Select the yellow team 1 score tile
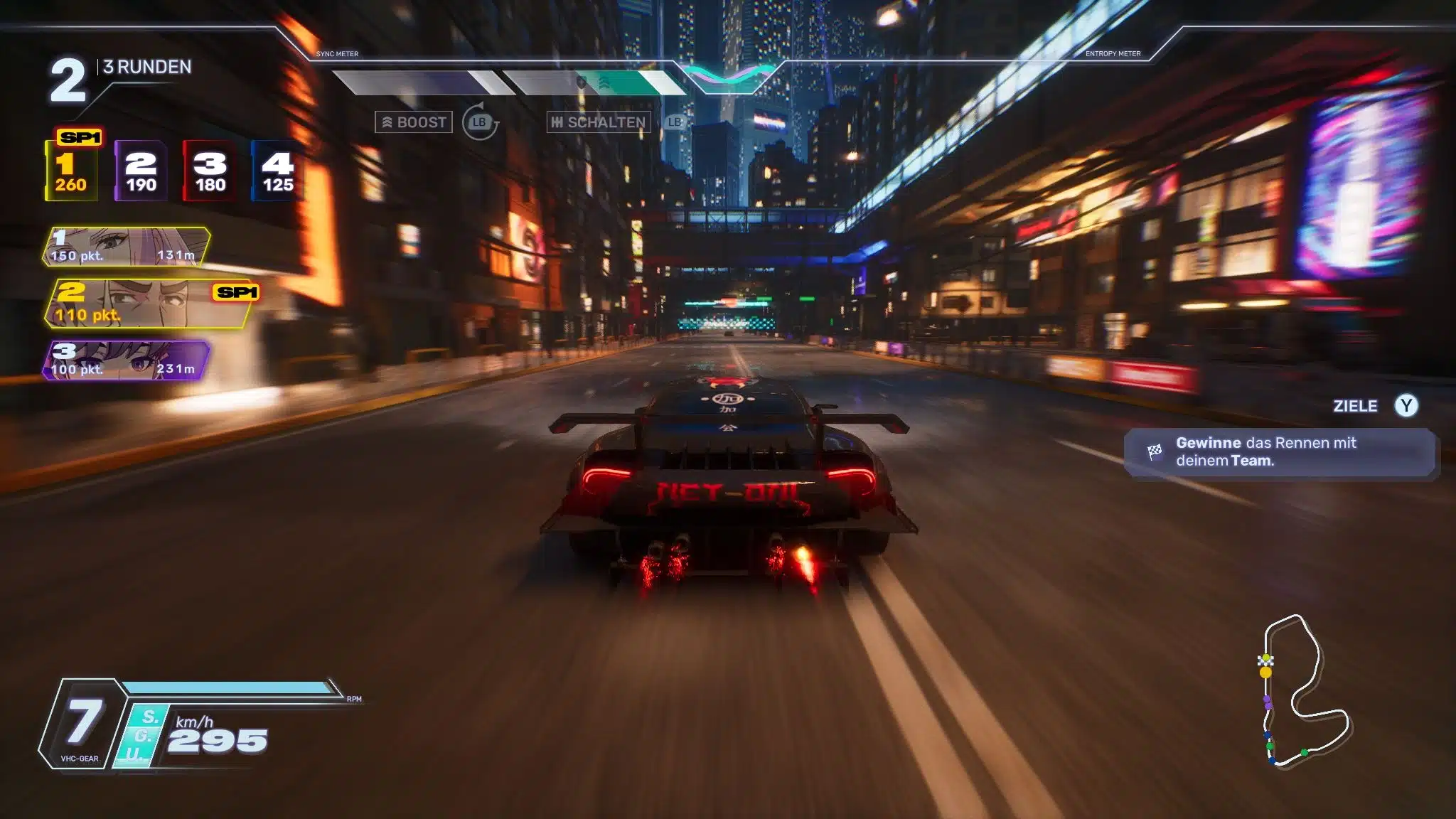1456x819 pixels. [x=71, y=171]
